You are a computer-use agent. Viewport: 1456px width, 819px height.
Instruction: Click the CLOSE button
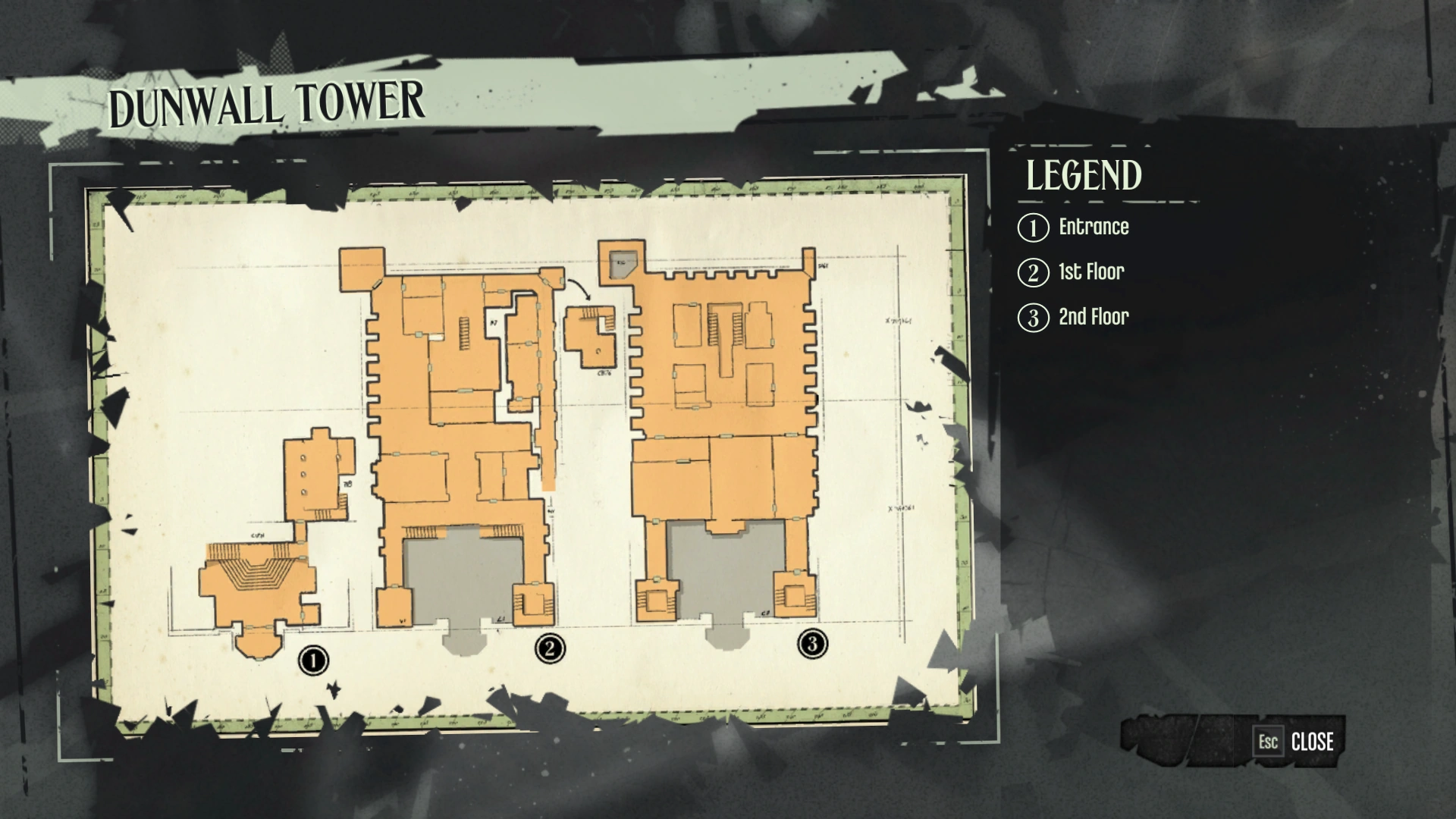point(1313,742)
